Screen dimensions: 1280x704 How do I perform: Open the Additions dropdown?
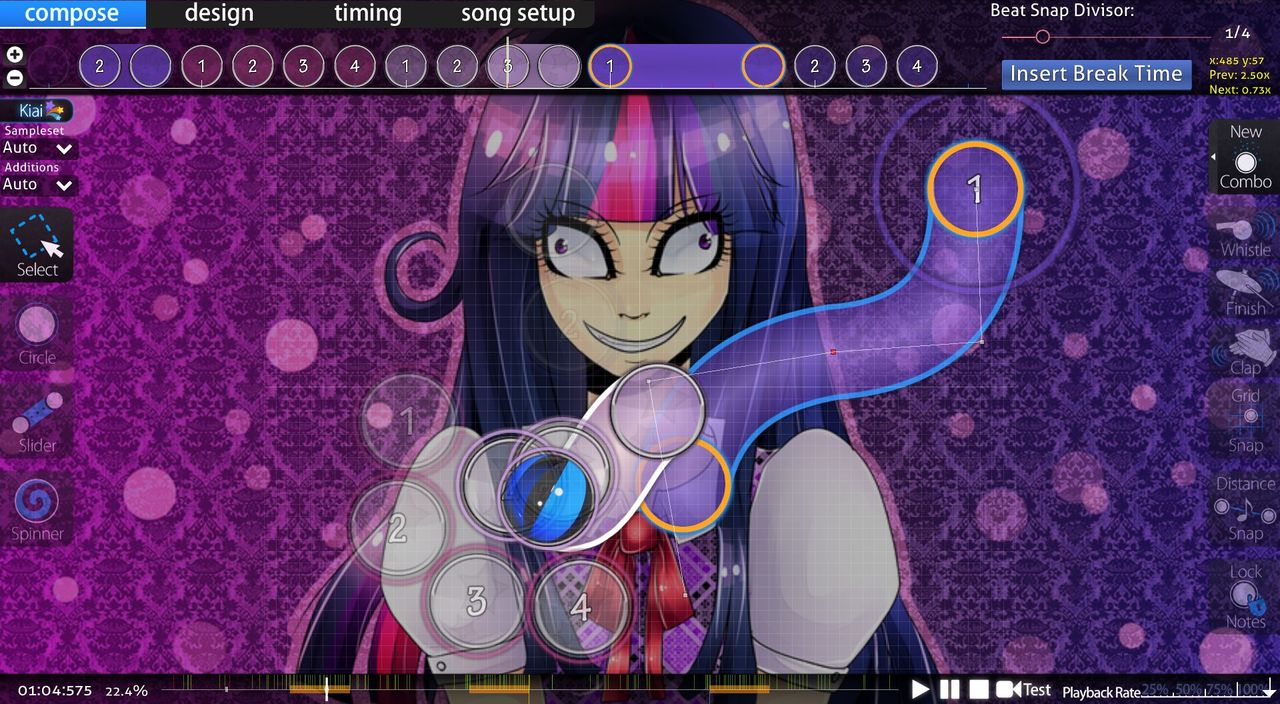[x=38, y=185]
